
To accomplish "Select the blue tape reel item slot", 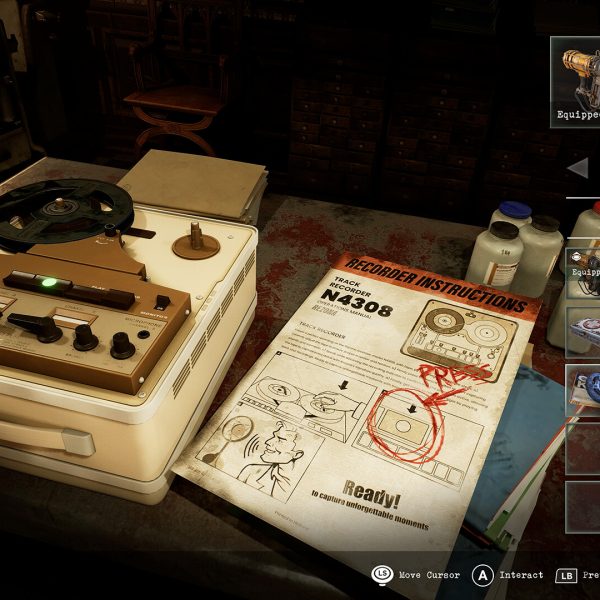I will [584, 388].
